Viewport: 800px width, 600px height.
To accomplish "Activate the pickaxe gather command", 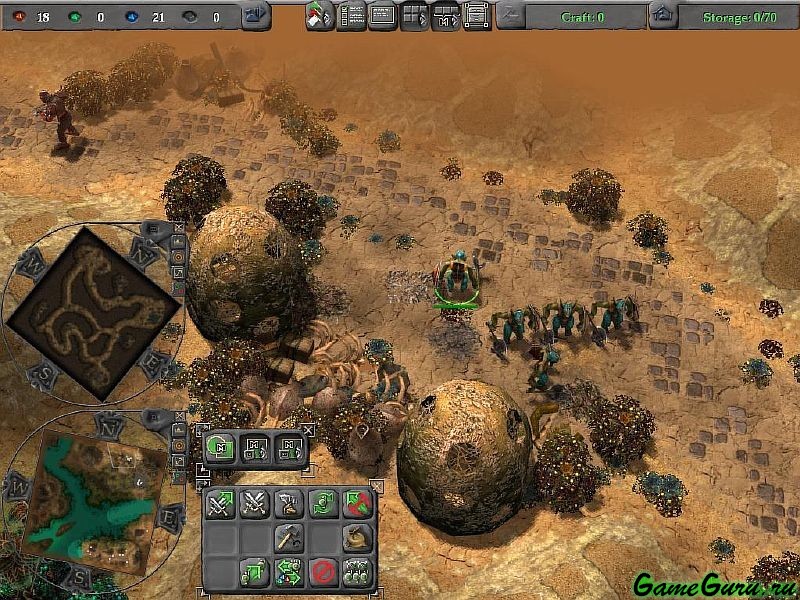I will pyautogui.click(x=288, y=538).
